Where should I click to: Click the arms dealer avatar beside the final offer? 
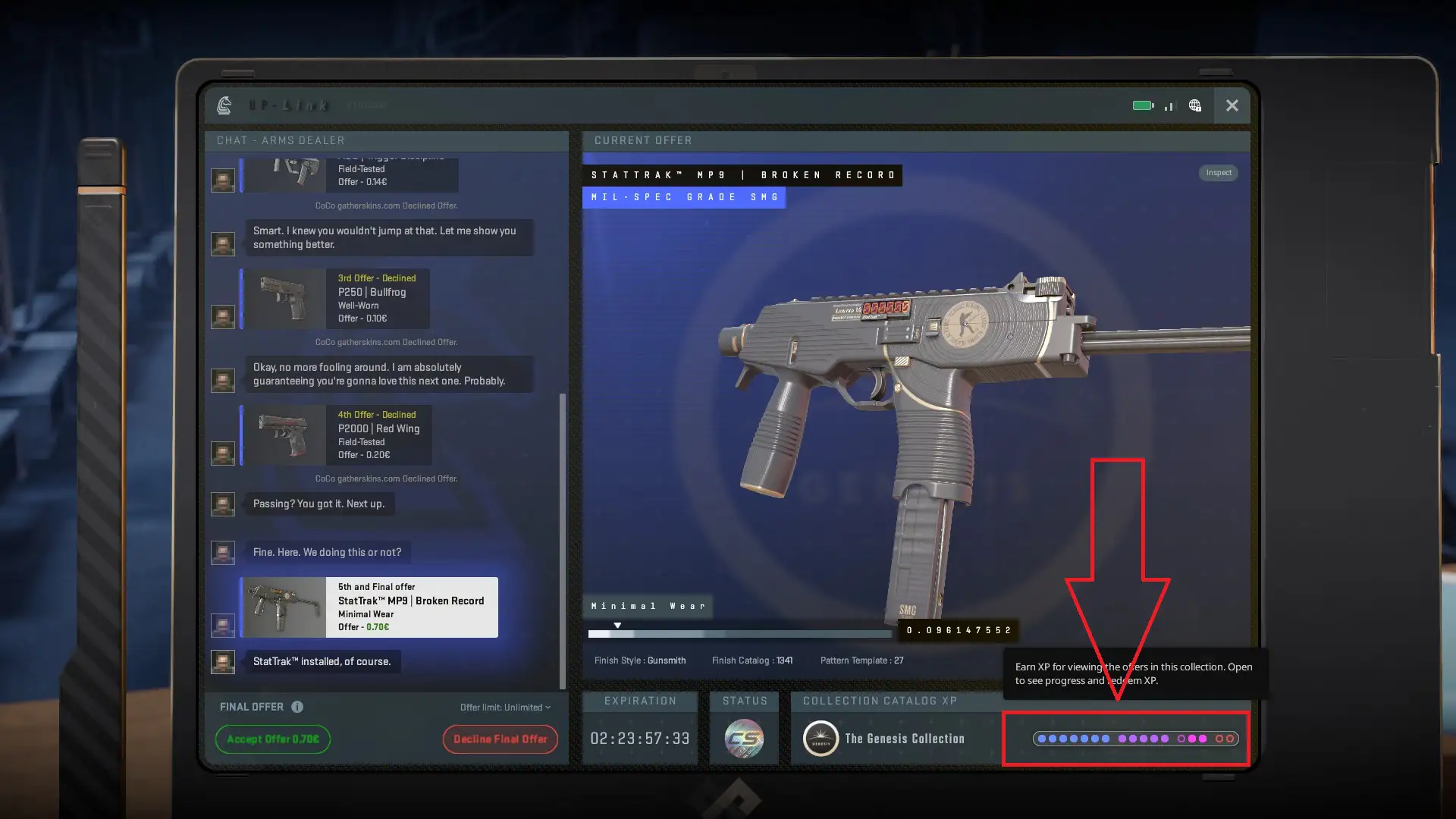222,626
